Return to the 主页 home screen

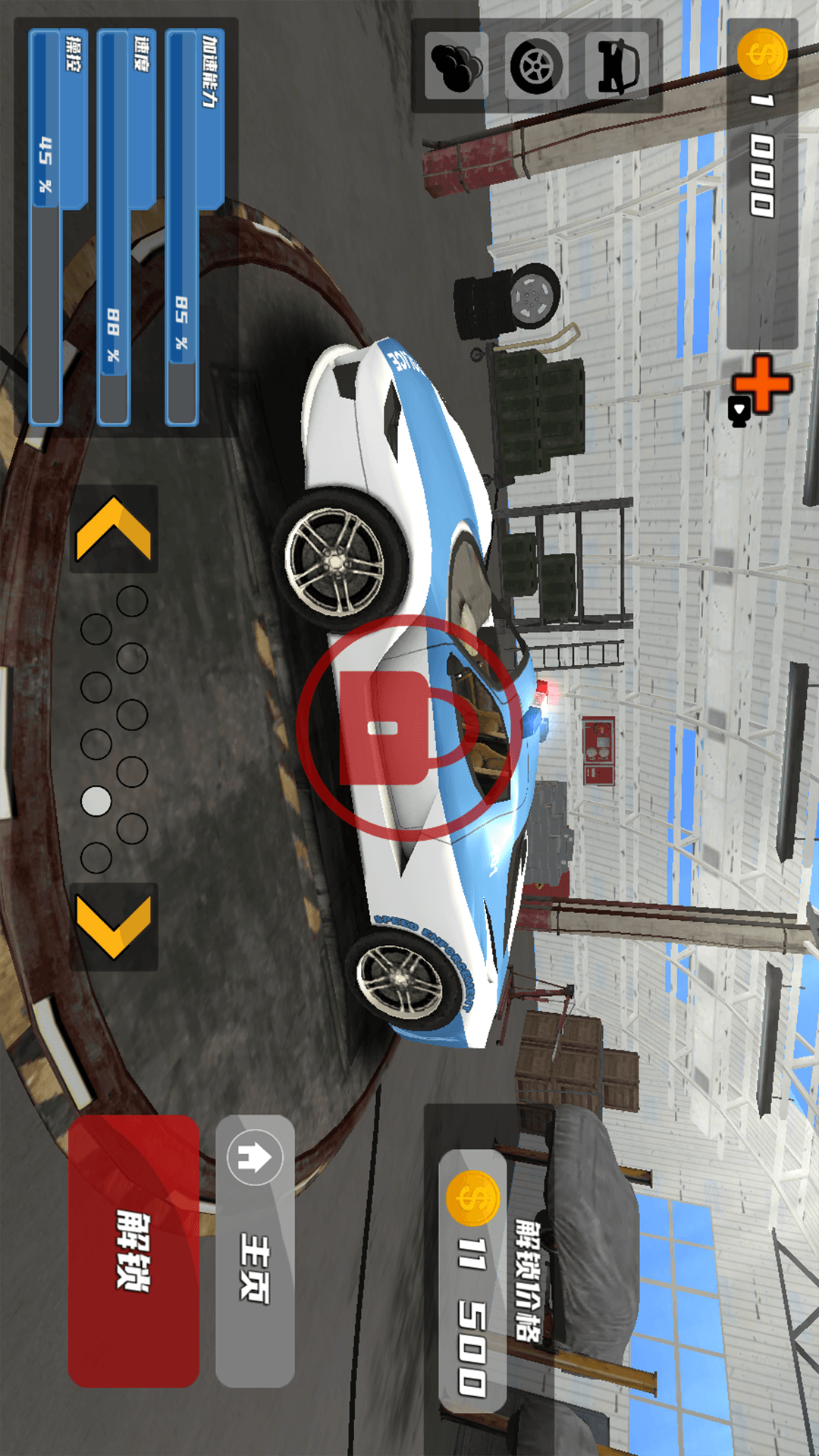pos(255,1251)
